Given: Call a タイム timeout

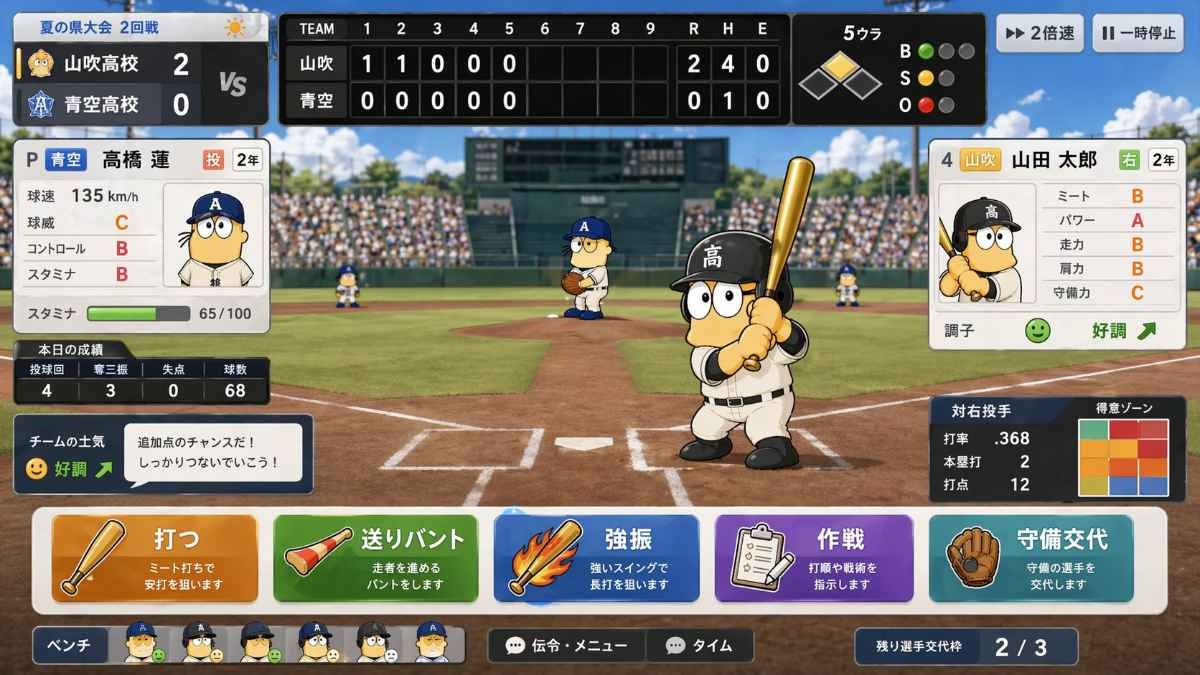Looking at the screenshot, I should tap(699, 646).
